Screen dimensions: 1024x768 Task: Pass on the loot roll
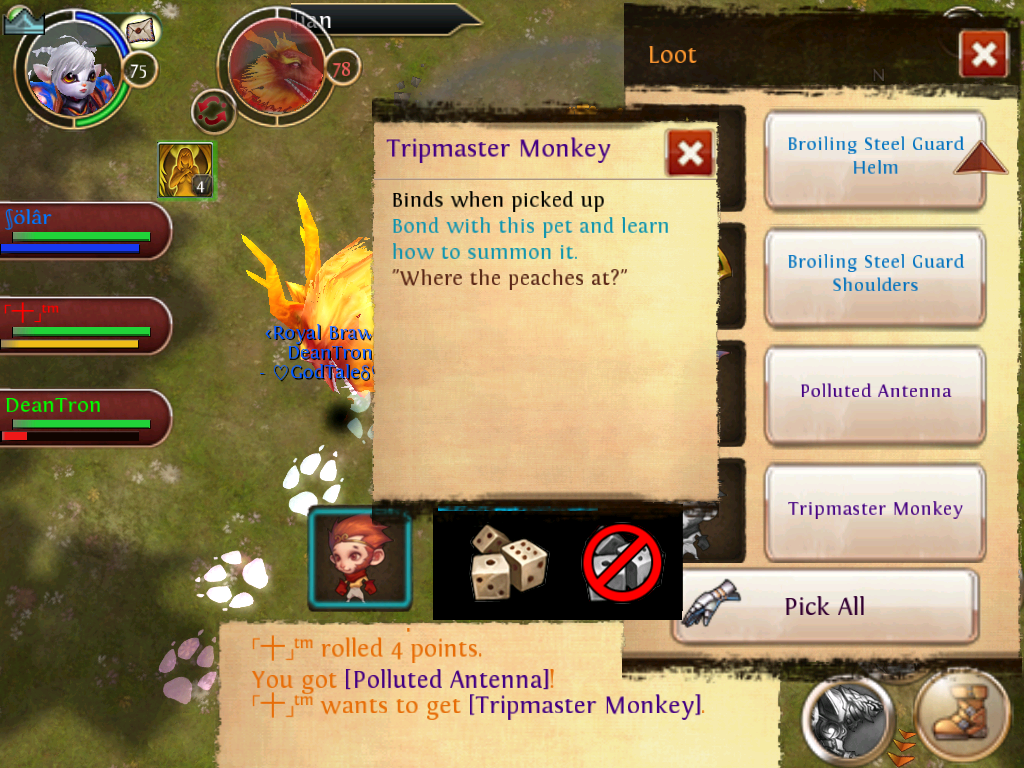pos(623,563)
